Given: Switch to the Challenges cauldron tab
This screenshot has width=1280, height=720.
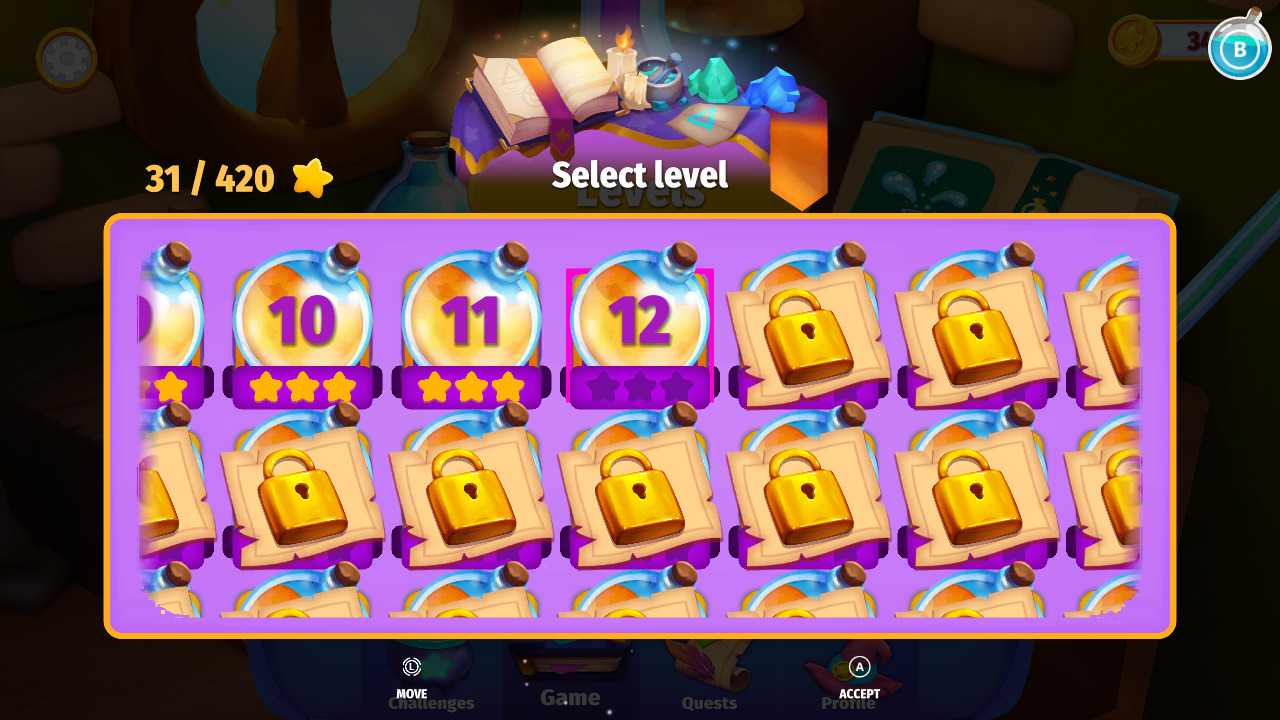Looking at the screenshot, I should pyautogui.click(x=430, y=680).
